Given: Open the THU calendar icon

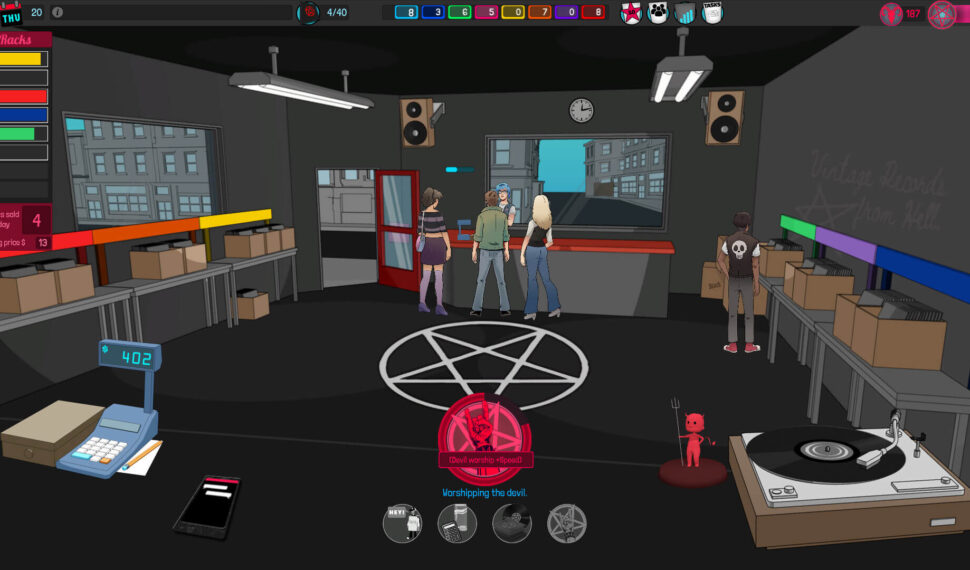Looking at the screenshot, I should coord(12,12).
